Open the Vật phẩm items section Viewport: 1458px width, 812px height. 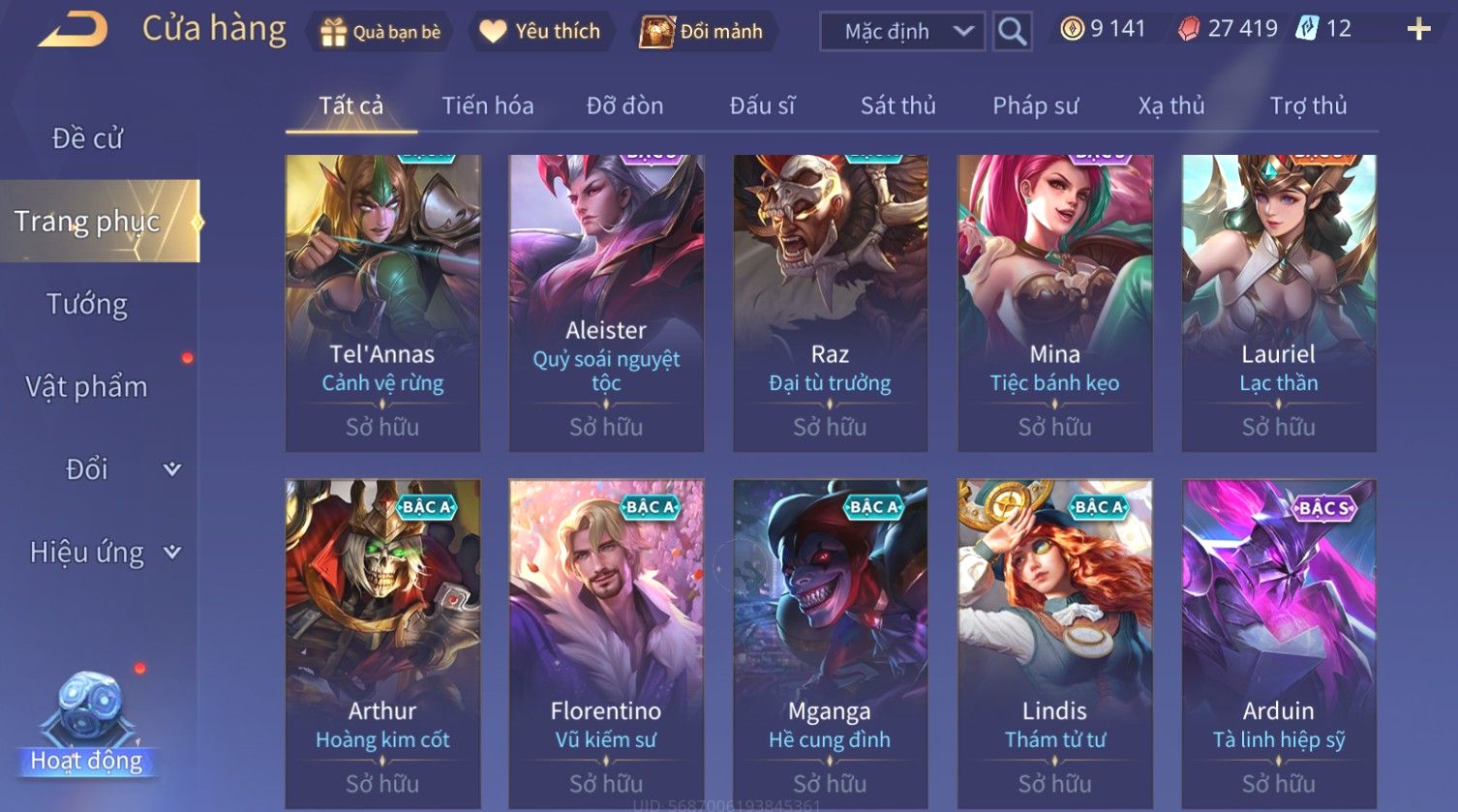87,387
